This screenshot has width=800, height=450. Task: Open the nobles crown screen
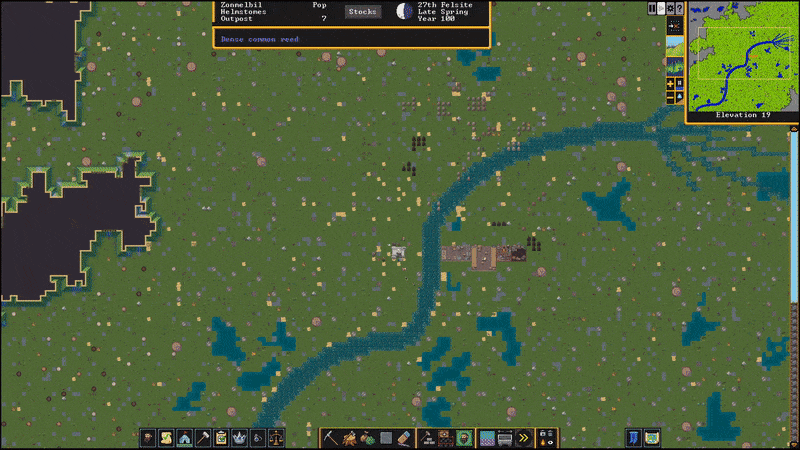click(x=240, y=438)
